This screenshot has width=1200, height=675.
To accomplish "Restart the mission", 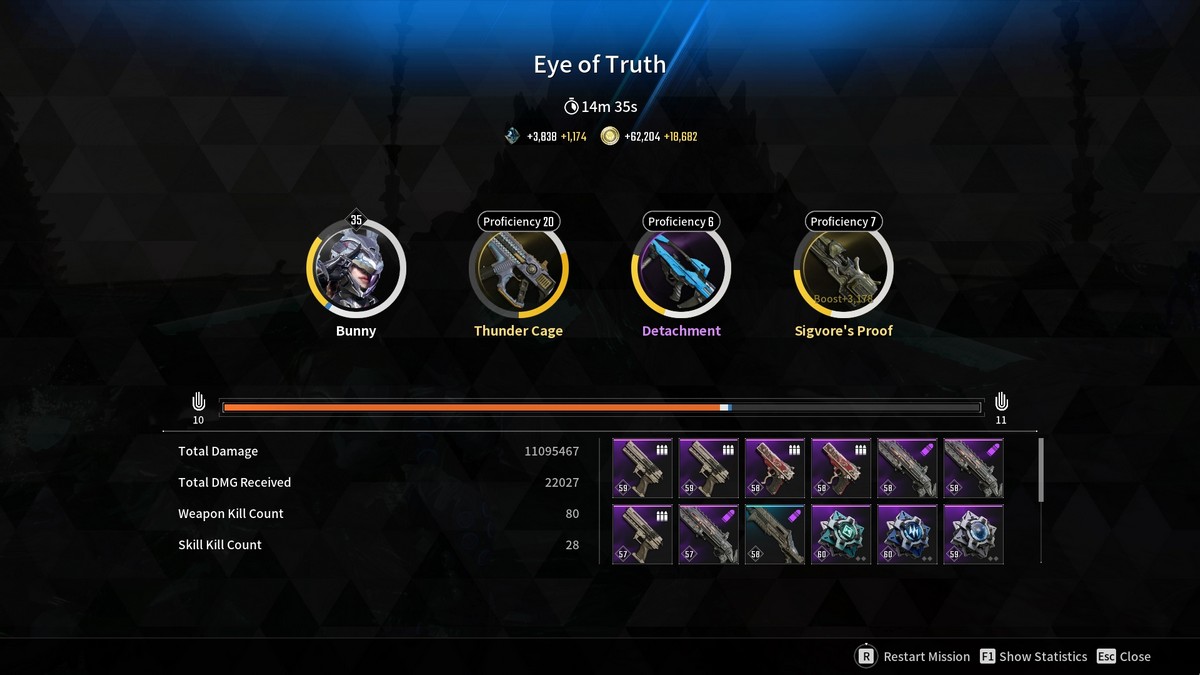I will 912,657.
